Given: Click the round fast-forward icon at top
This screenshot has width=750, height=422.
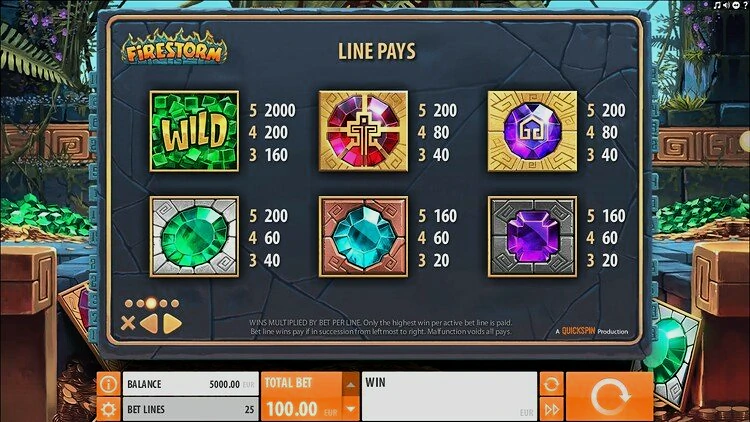Looking at the screenshot, I should 738,7.
